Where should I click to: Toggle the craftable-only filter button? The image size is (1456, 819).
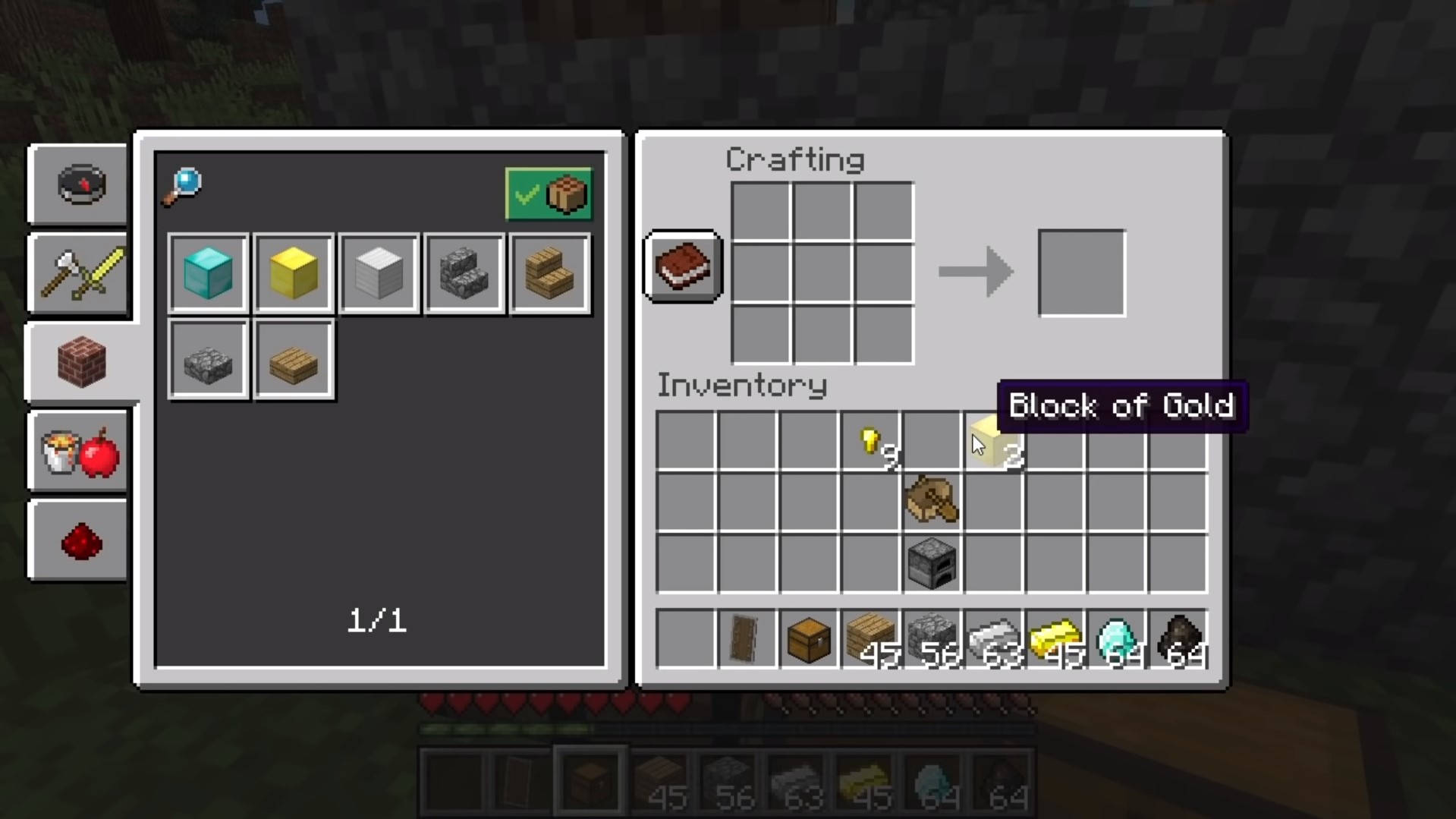click(549, 194)
